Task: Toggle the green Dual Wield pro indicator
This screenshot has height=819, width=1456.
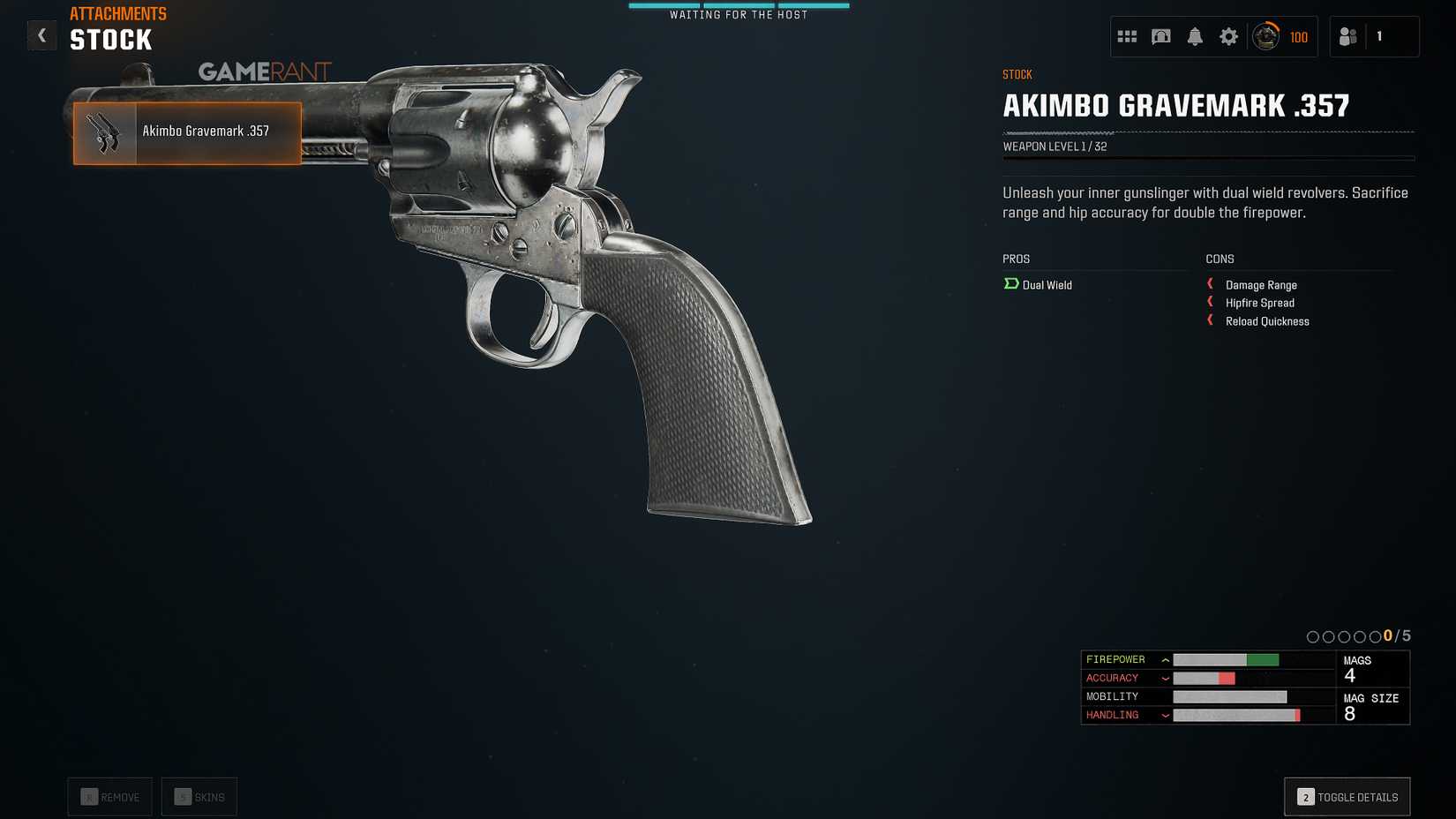Action: coord(1009,284)
